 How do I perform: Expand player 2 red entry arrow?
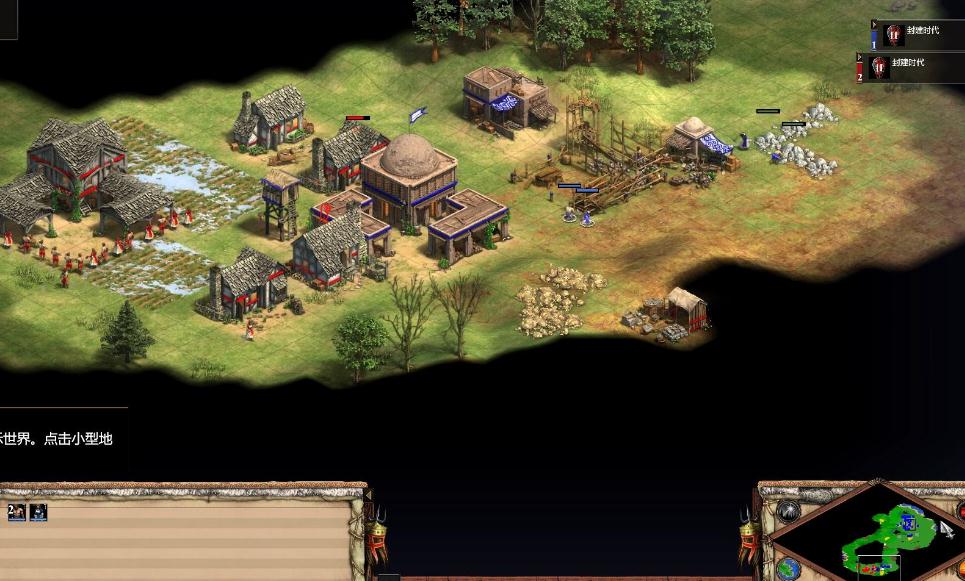point(859,57)
